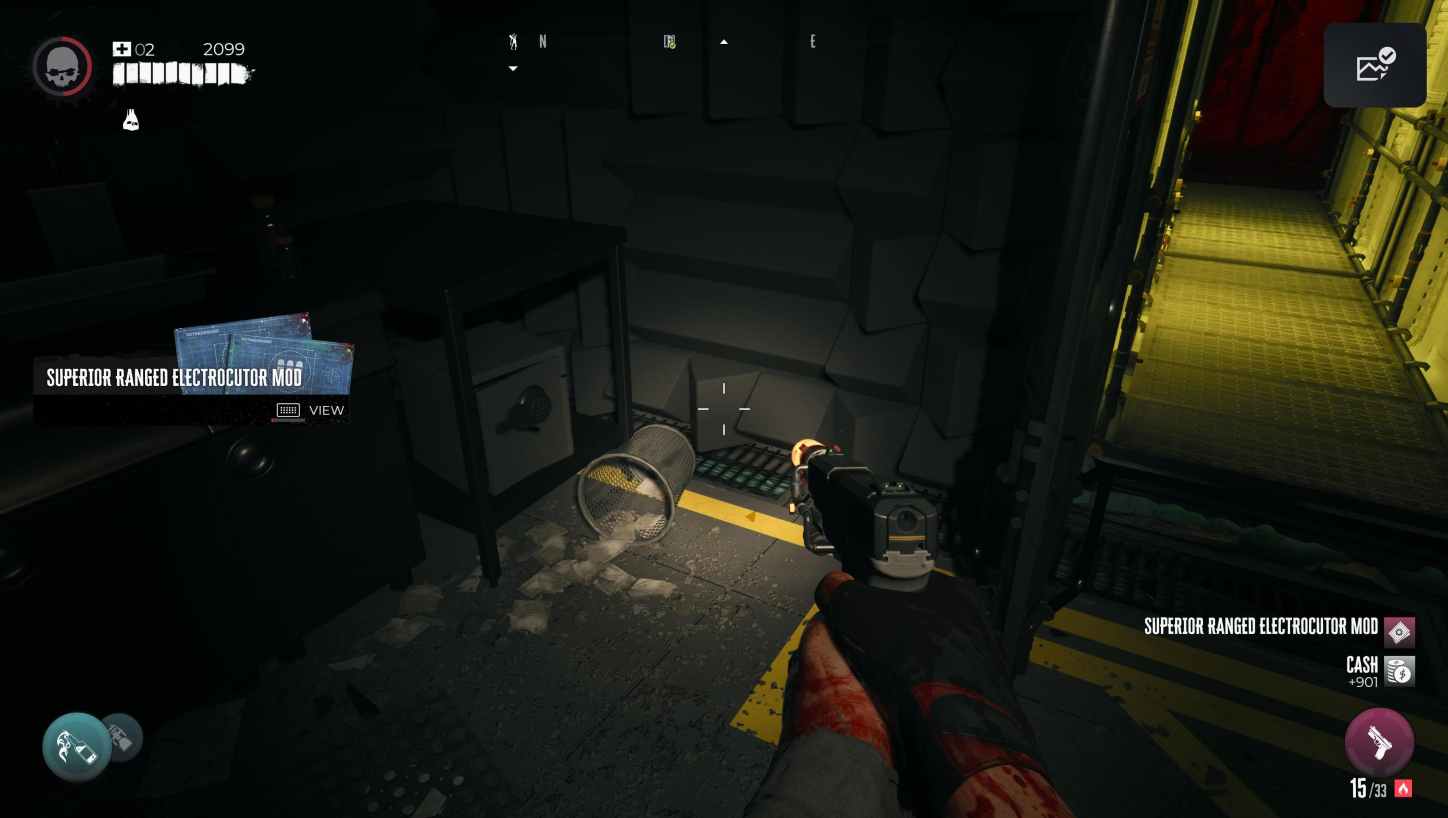Select the N marker on the compass

(543, 42)
